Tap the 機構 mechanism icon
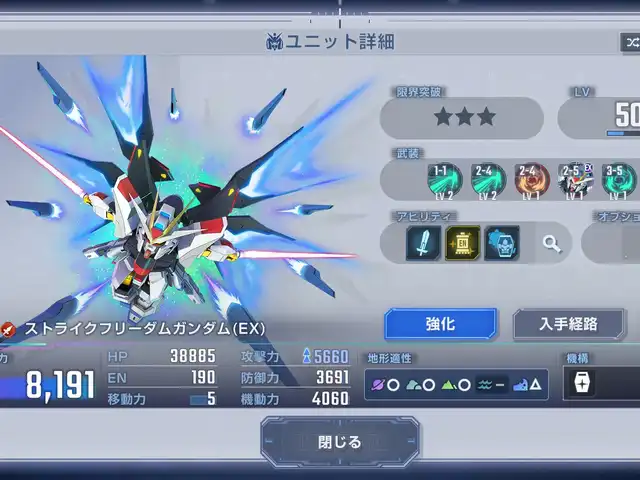 pos(581,383)
